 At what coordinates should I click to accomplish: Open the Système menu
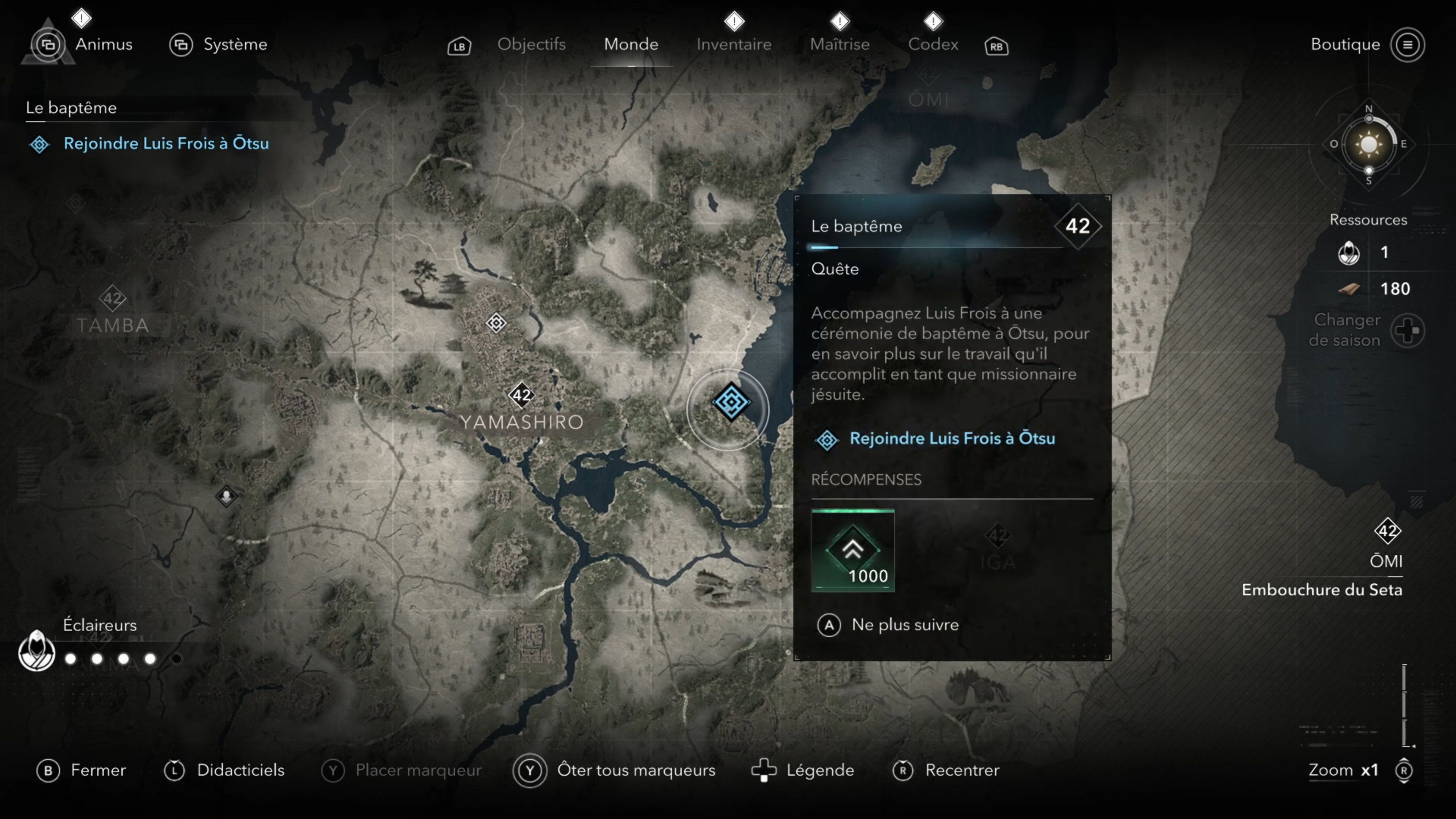(234, 44)
